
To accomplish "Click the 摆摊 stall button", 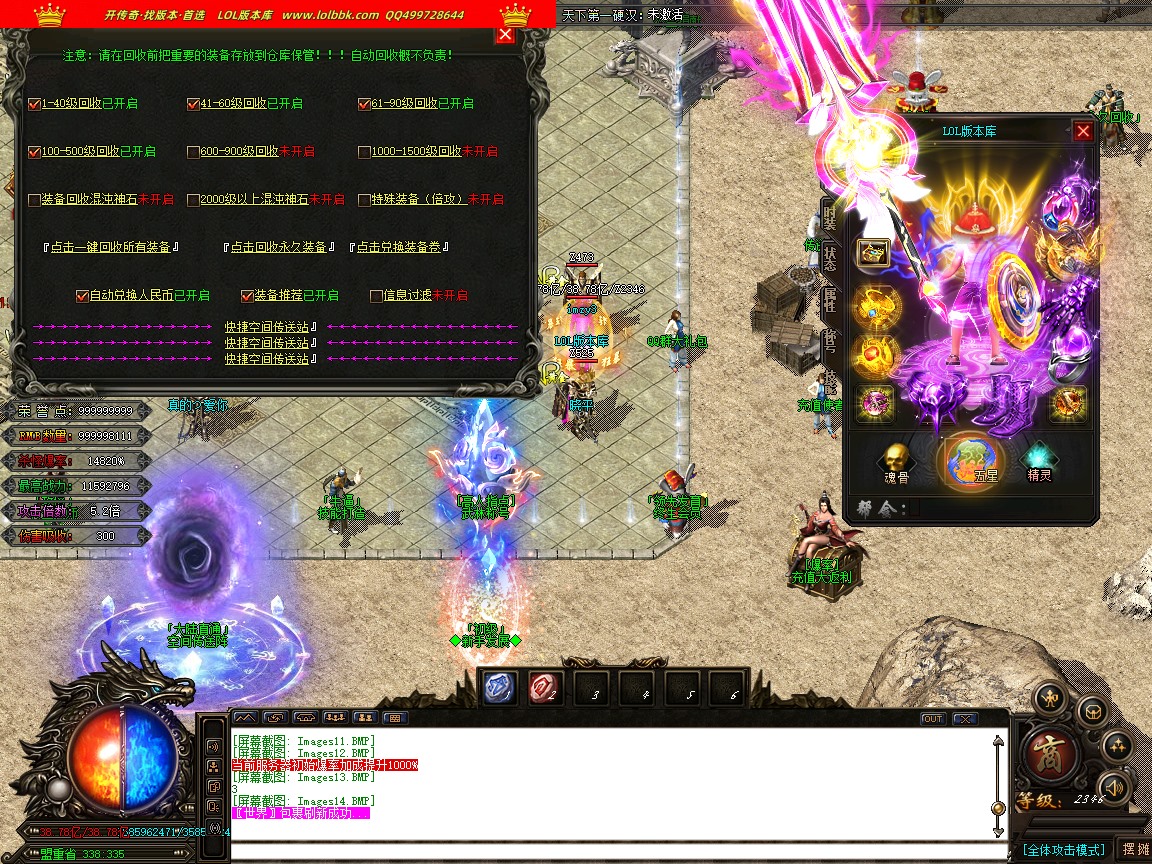I will coord(1135,849).
